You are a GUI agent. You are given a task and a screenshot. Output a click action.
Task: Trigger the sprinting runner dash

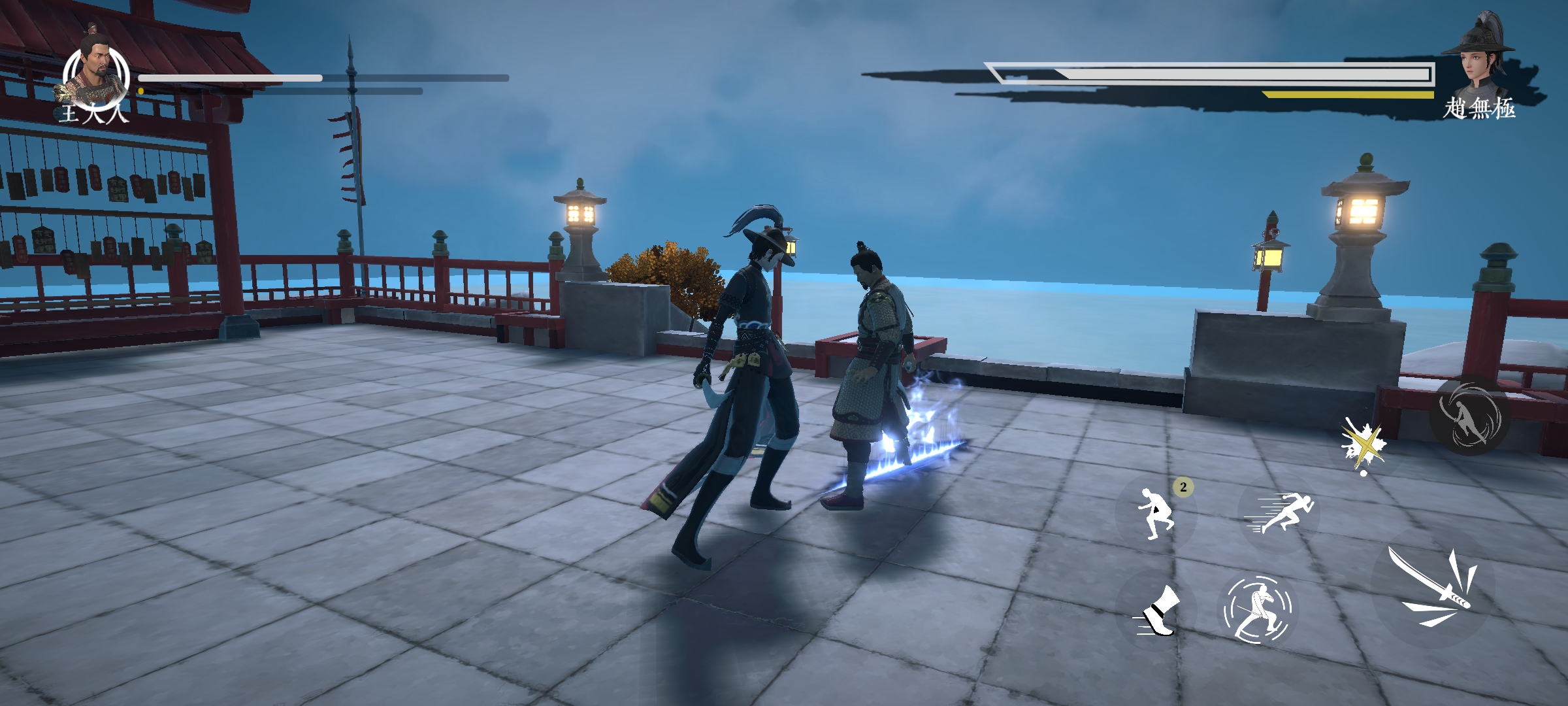pyautogui.click(x=1279, y=512)
